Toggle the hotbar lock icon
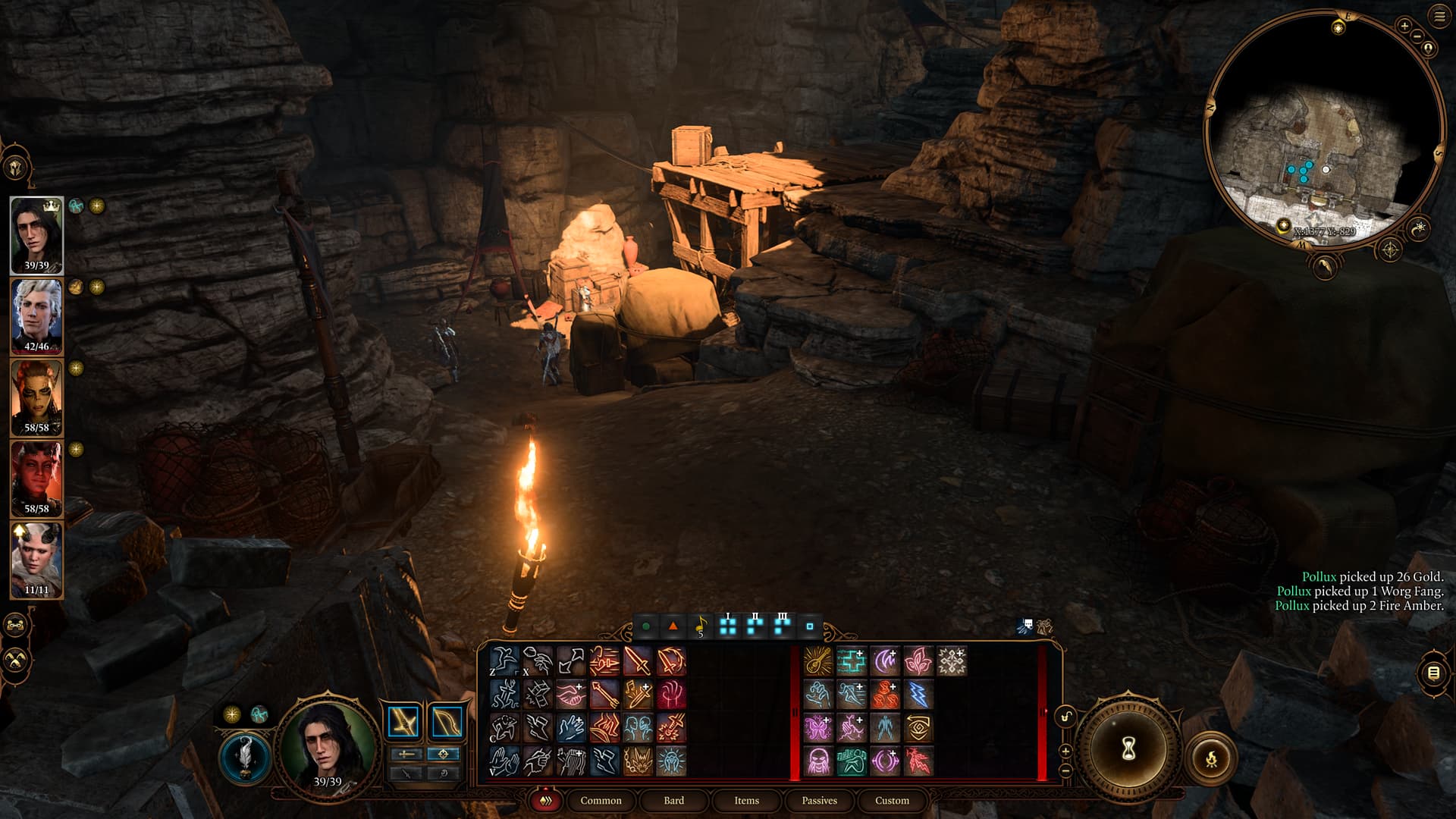Image resolution: width=1456 pixels, height=819 pixels. [1066, 717]
